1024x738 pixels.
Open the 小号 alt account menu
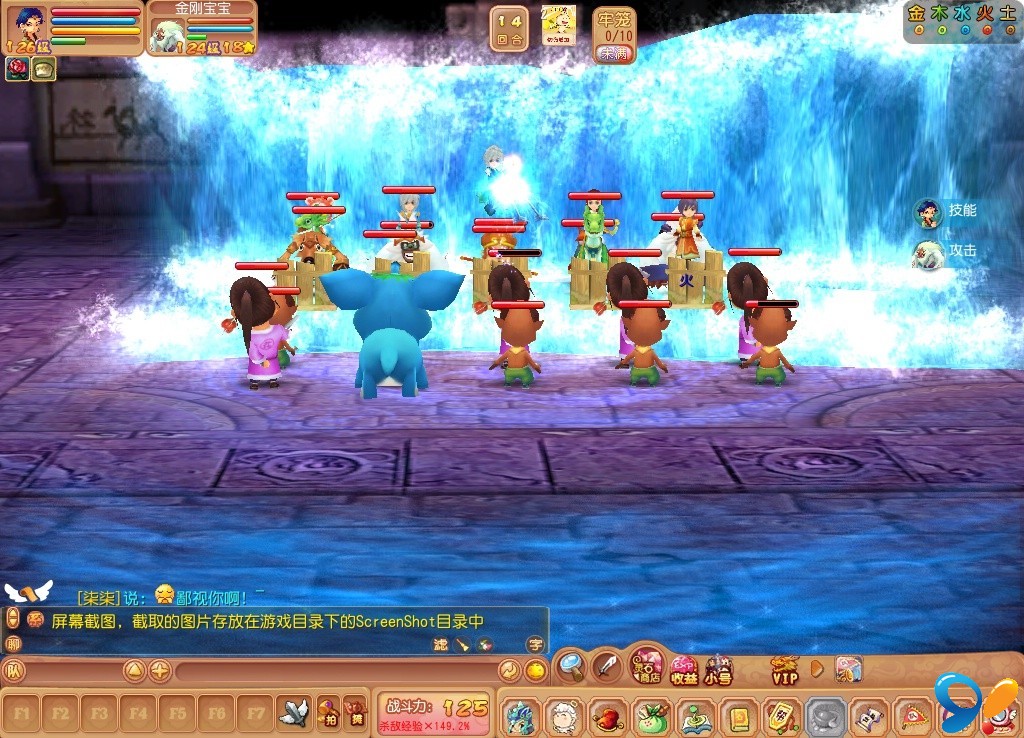pos(718,668)
